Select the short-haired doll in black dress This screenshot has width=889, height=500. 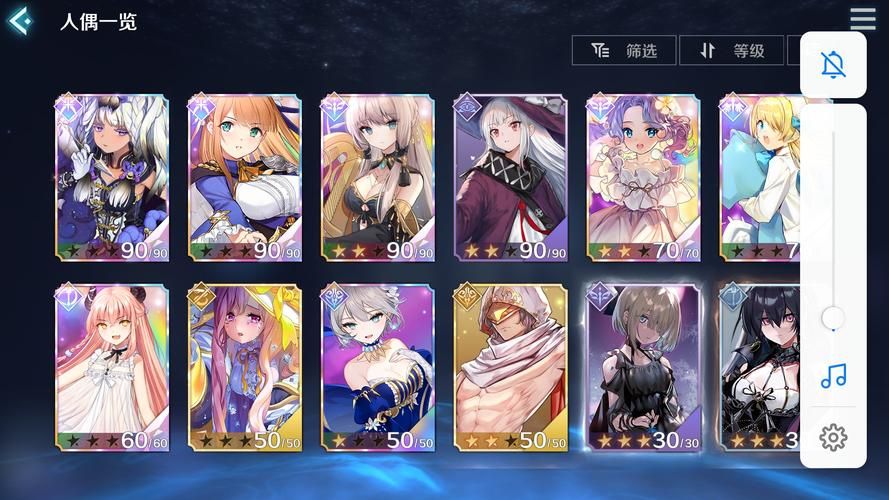643,367
